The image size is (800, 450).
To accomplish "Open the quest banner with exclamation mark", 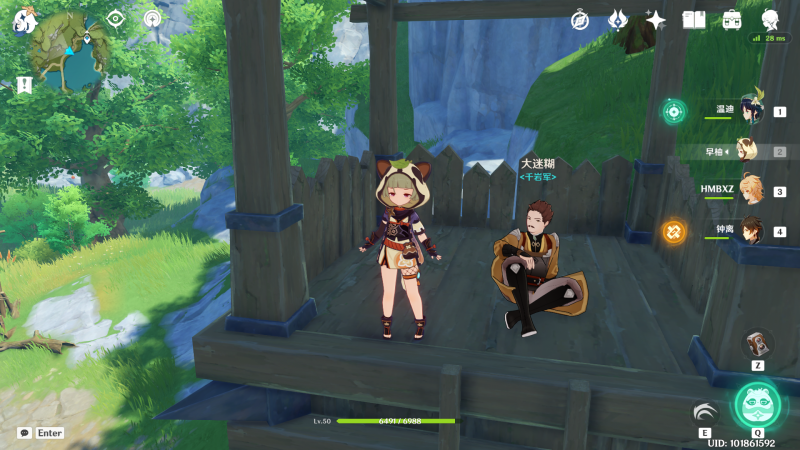I will point(24,85).
